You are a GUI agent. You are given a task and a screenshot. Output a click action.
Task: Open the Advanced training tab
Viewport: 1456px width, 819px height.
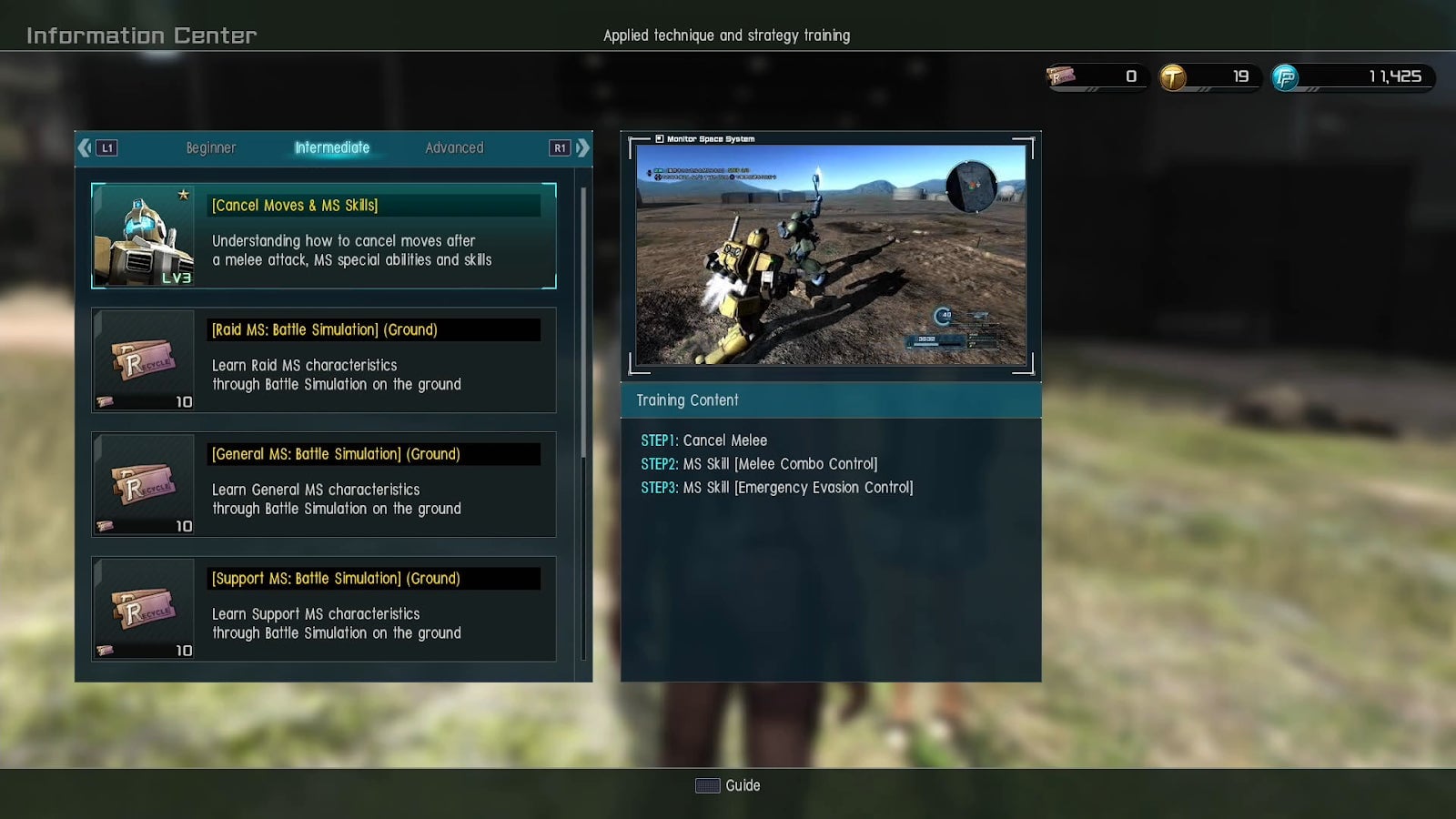454,147
